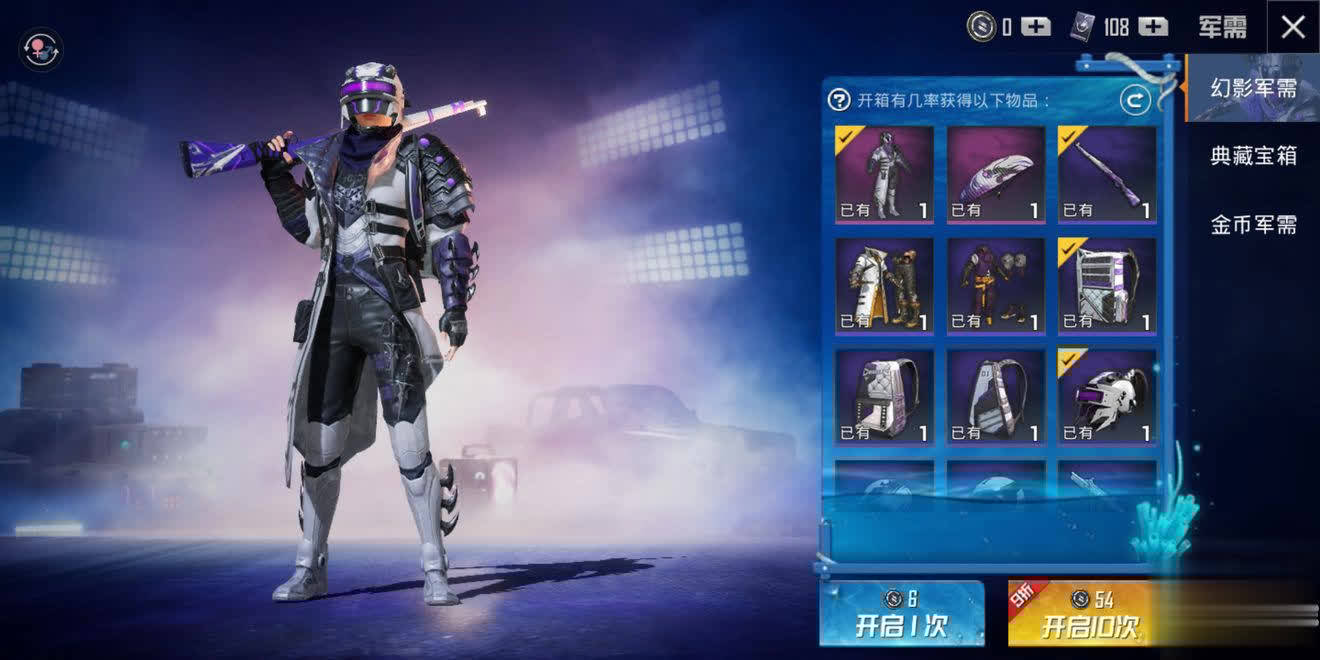Close the supply crate screen
The width and height of the screenshot is (1320, 660).
(x=1292, y=27)
